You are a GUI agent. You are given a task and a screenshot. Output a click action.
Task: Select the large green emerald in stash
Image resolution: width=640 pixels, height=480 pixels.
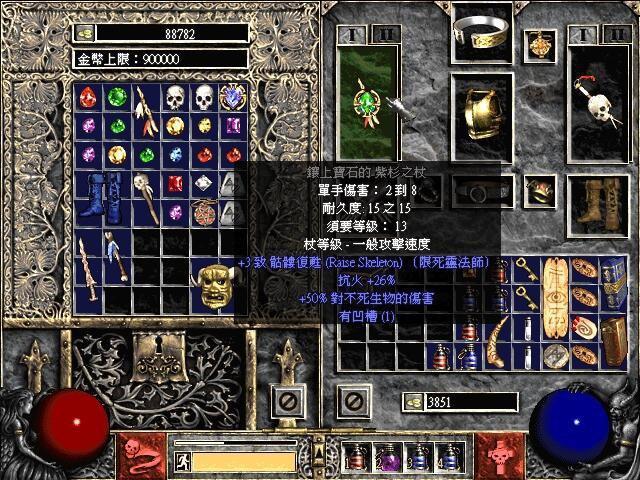(x=118, y=99)
